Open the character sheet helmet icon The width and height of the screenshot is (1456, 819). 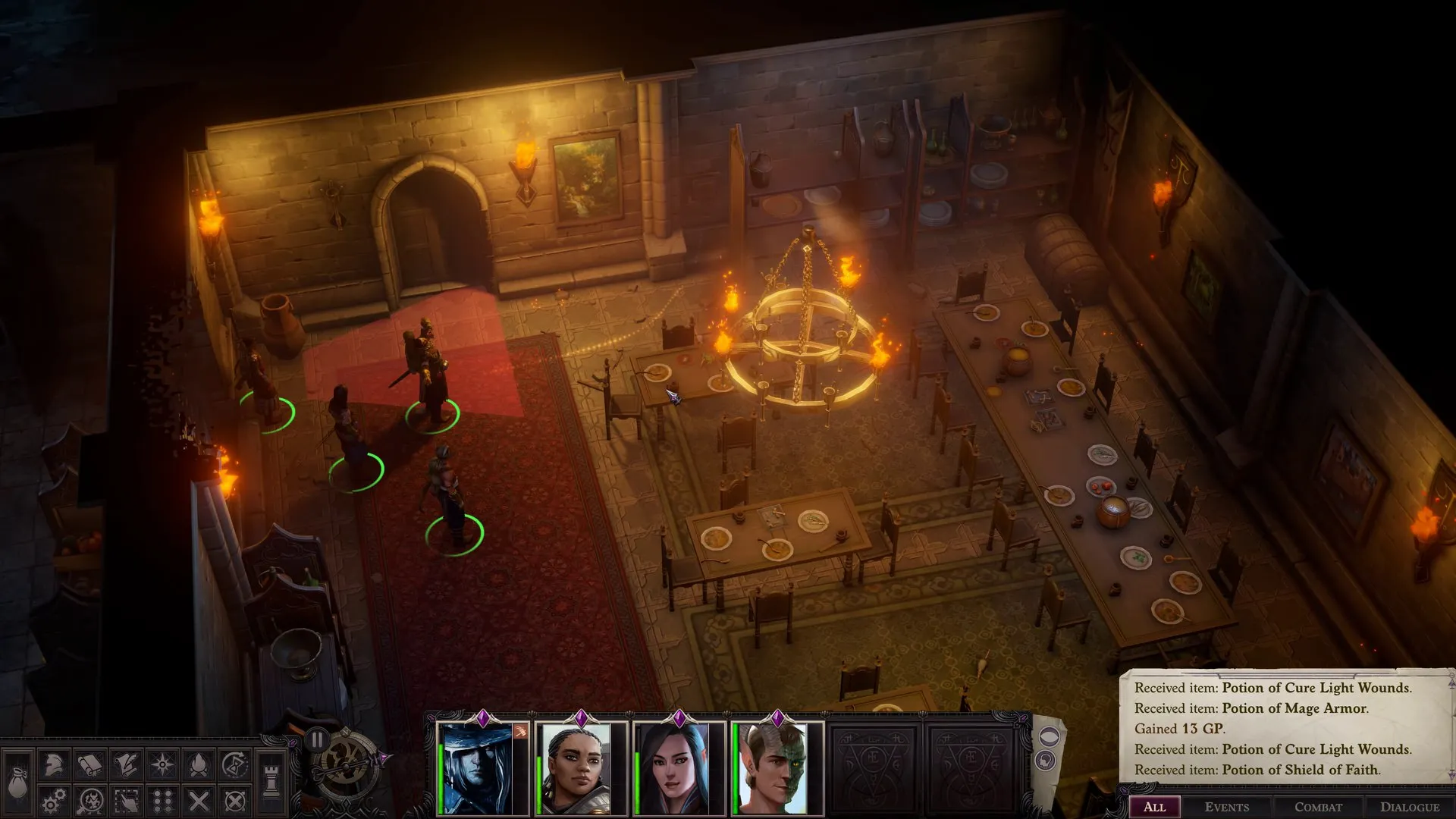(54, 764)
